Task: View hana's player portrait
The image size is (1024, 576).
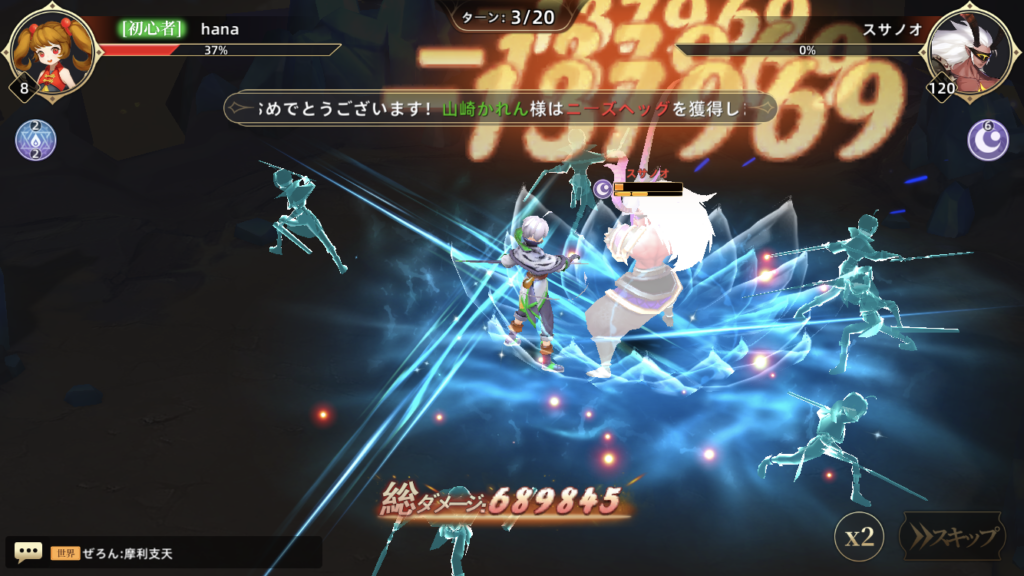Action: pyautogui.click(x=52, y=47)
